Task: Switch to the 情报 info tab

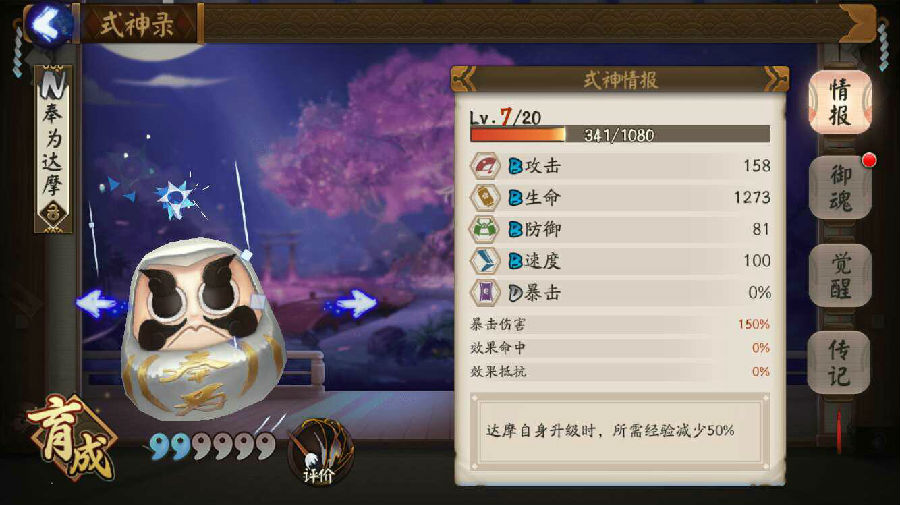Action: point(840,102)
